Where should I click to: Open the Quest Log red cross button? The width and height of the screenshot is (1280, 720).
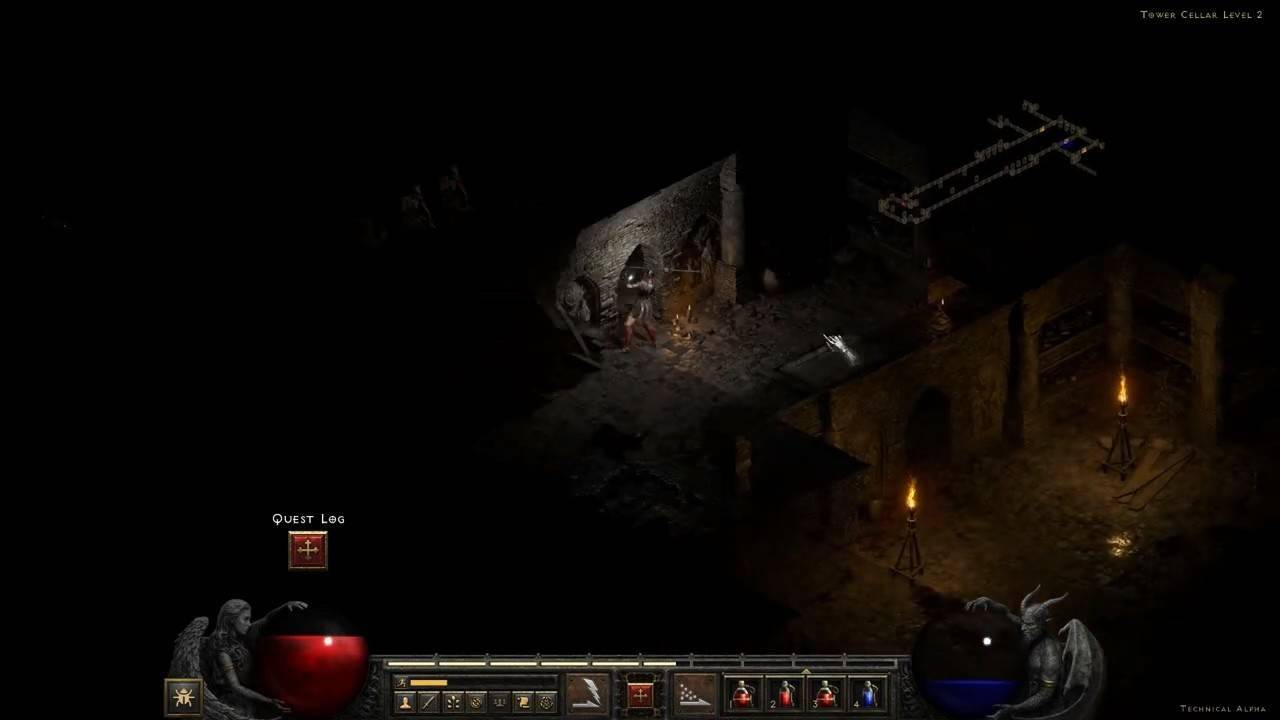tap(308, 550)
